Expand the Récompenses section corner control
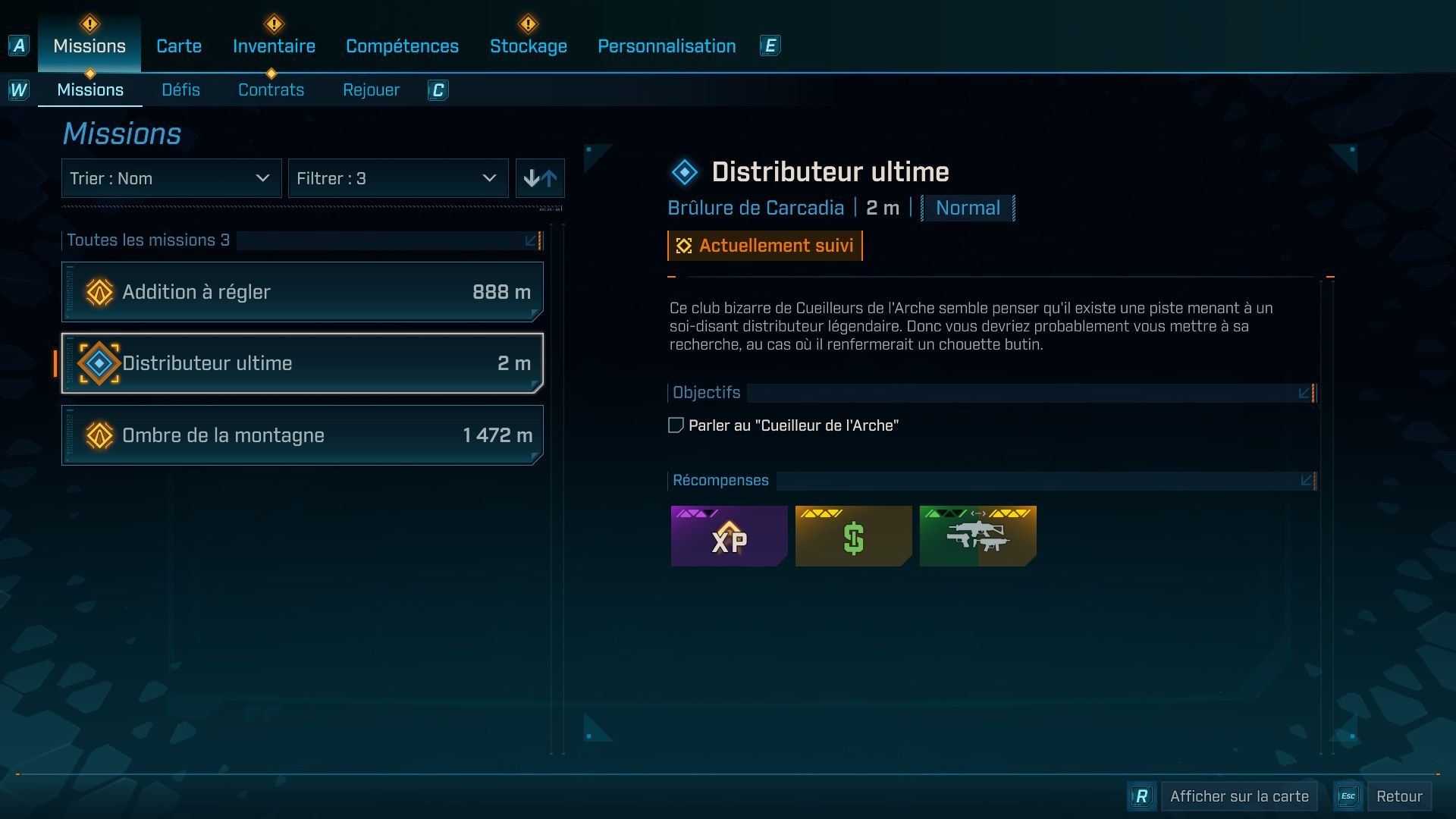The height and width of the screenshot is (819, 1456). click(x=1305, y=479)
